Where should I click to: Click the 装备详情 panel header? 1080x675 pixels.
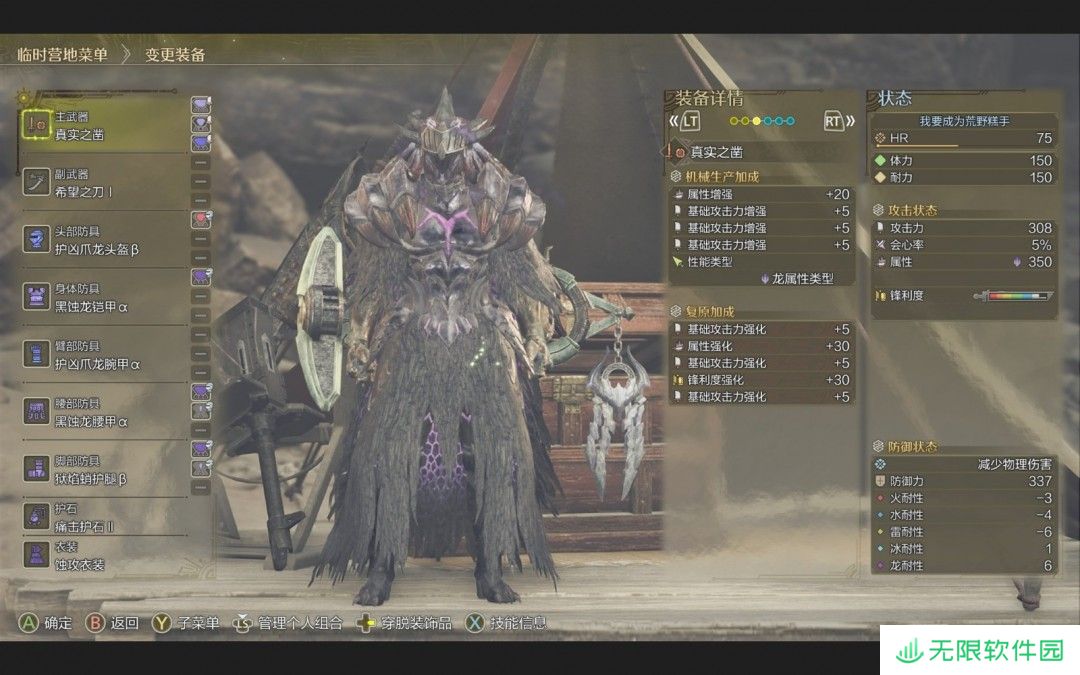[710, 98]
